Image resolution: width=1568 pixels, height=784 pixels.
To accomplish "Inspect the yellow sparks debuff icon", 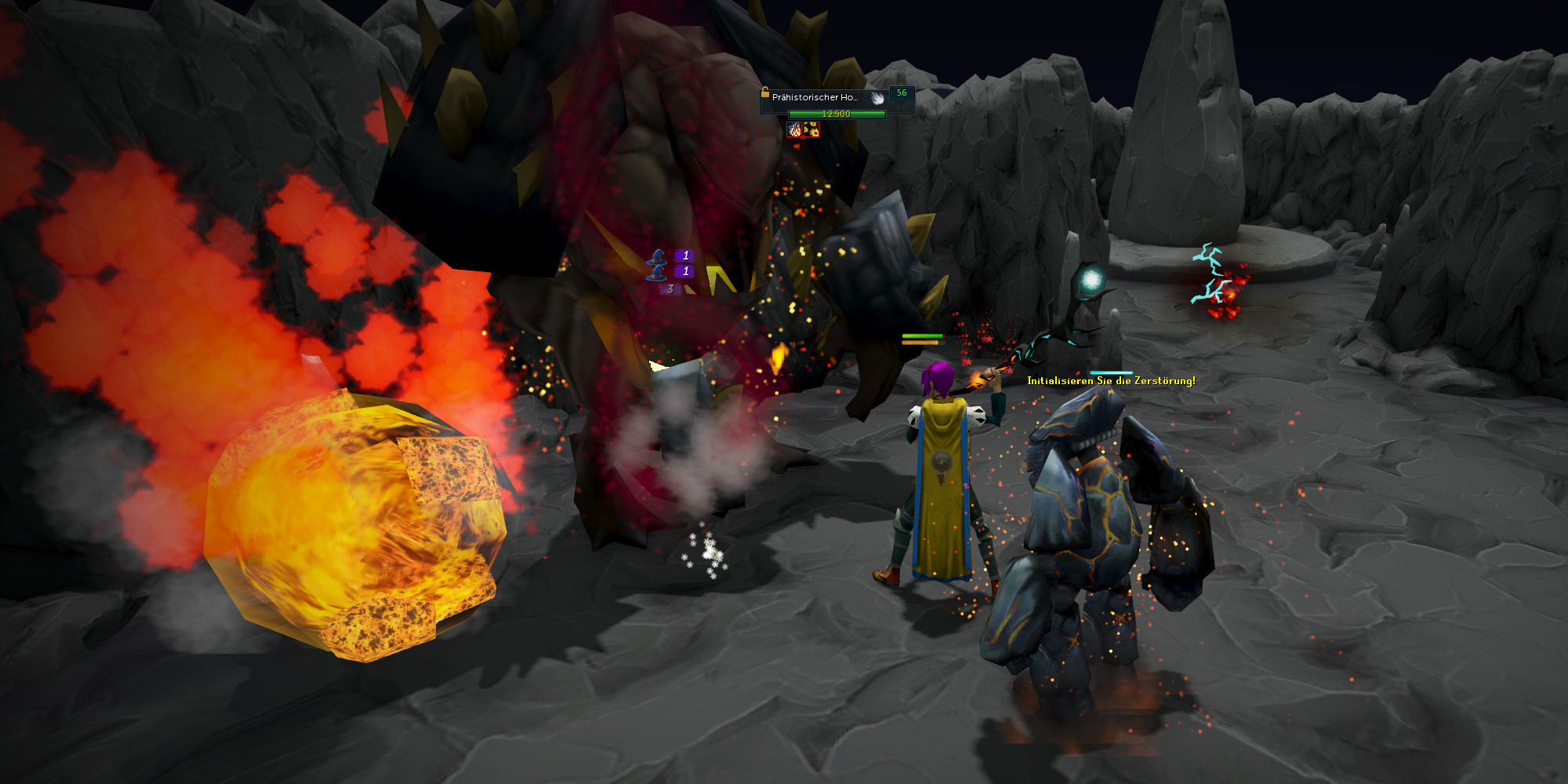I will 811,129.
